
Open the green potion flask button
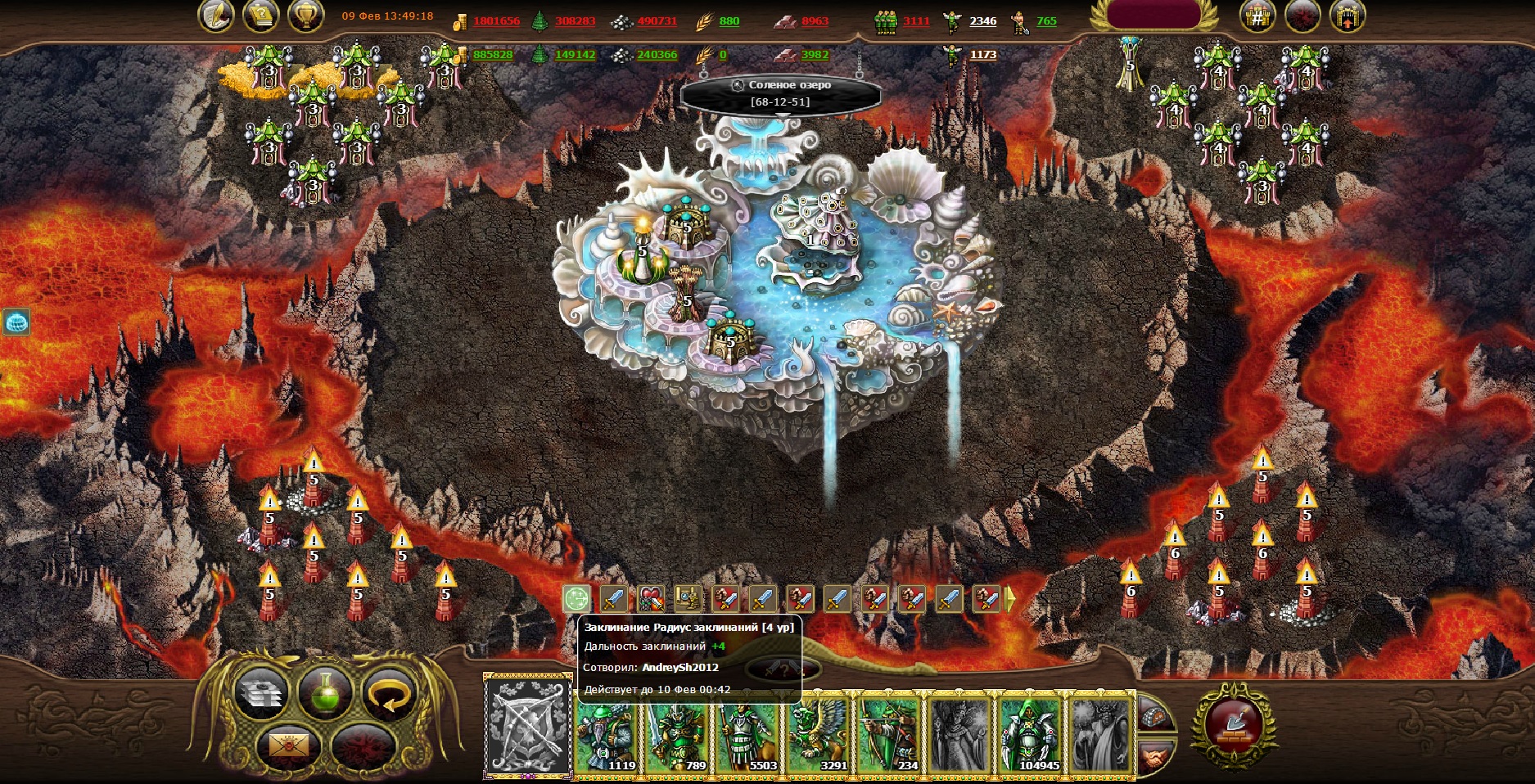[x=325, y=692]
